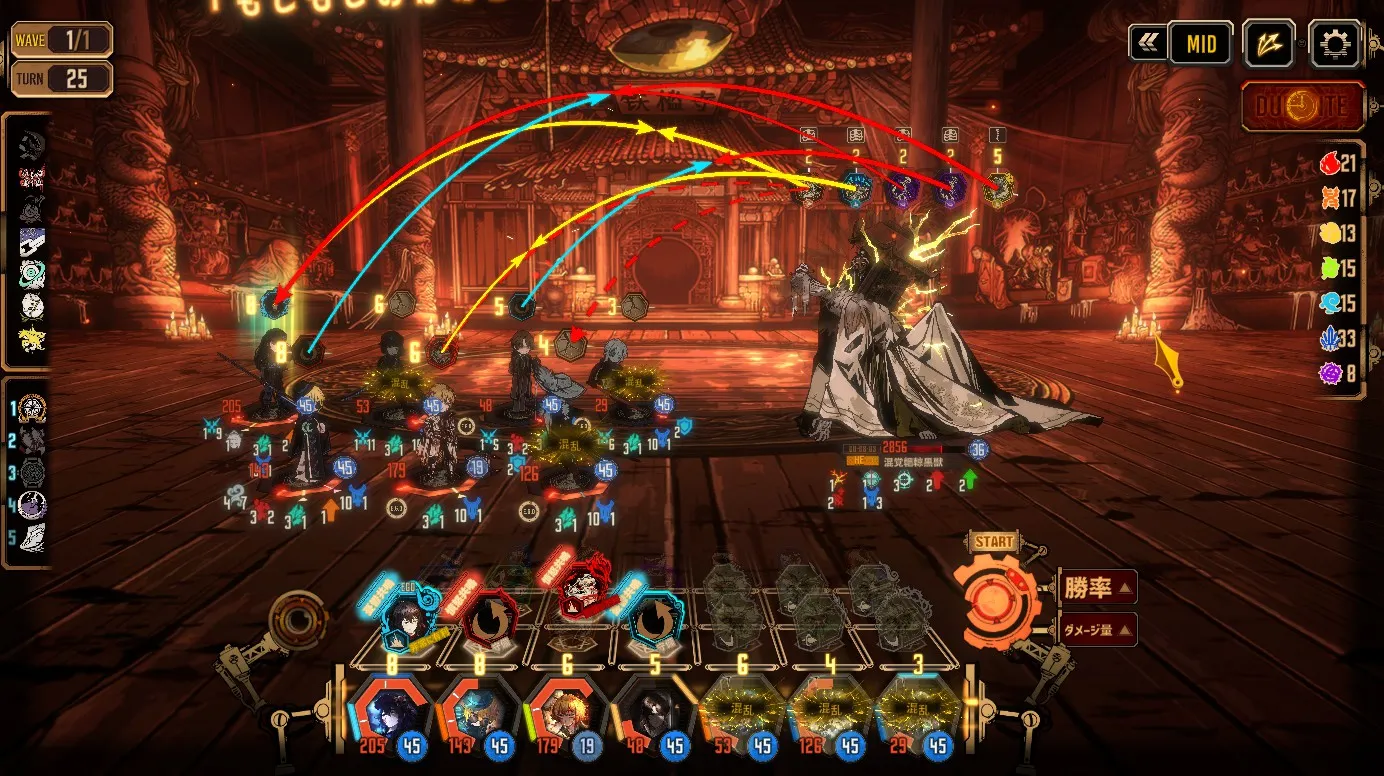Image resolution: width=1384 pixels, height=776 pixels.
Task: Collapse the panel with the double chevron
Action: (1146, 44)
